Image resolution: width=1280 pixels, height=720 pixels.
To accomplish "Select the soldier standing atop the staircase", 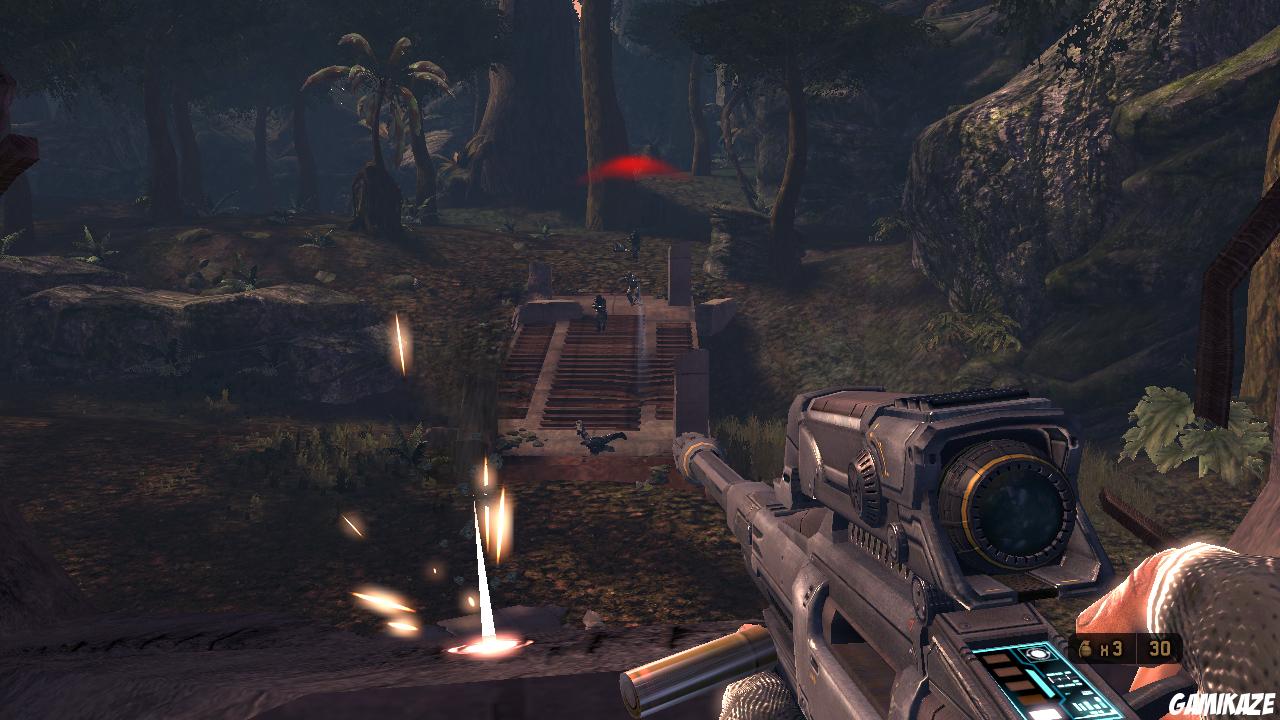I will click(x=633, y=287).
